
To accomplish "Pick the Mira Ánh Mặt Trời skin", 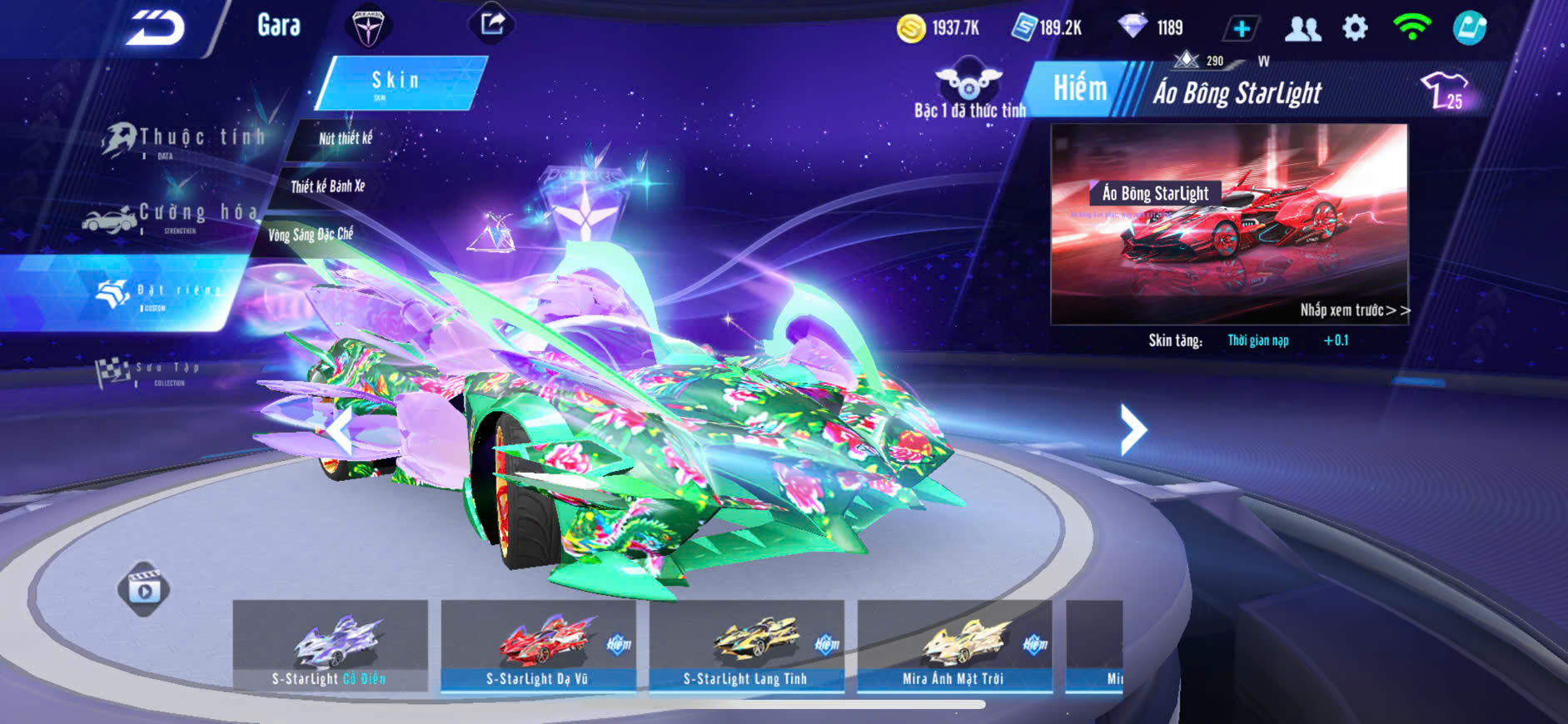I will click(954, 647).
